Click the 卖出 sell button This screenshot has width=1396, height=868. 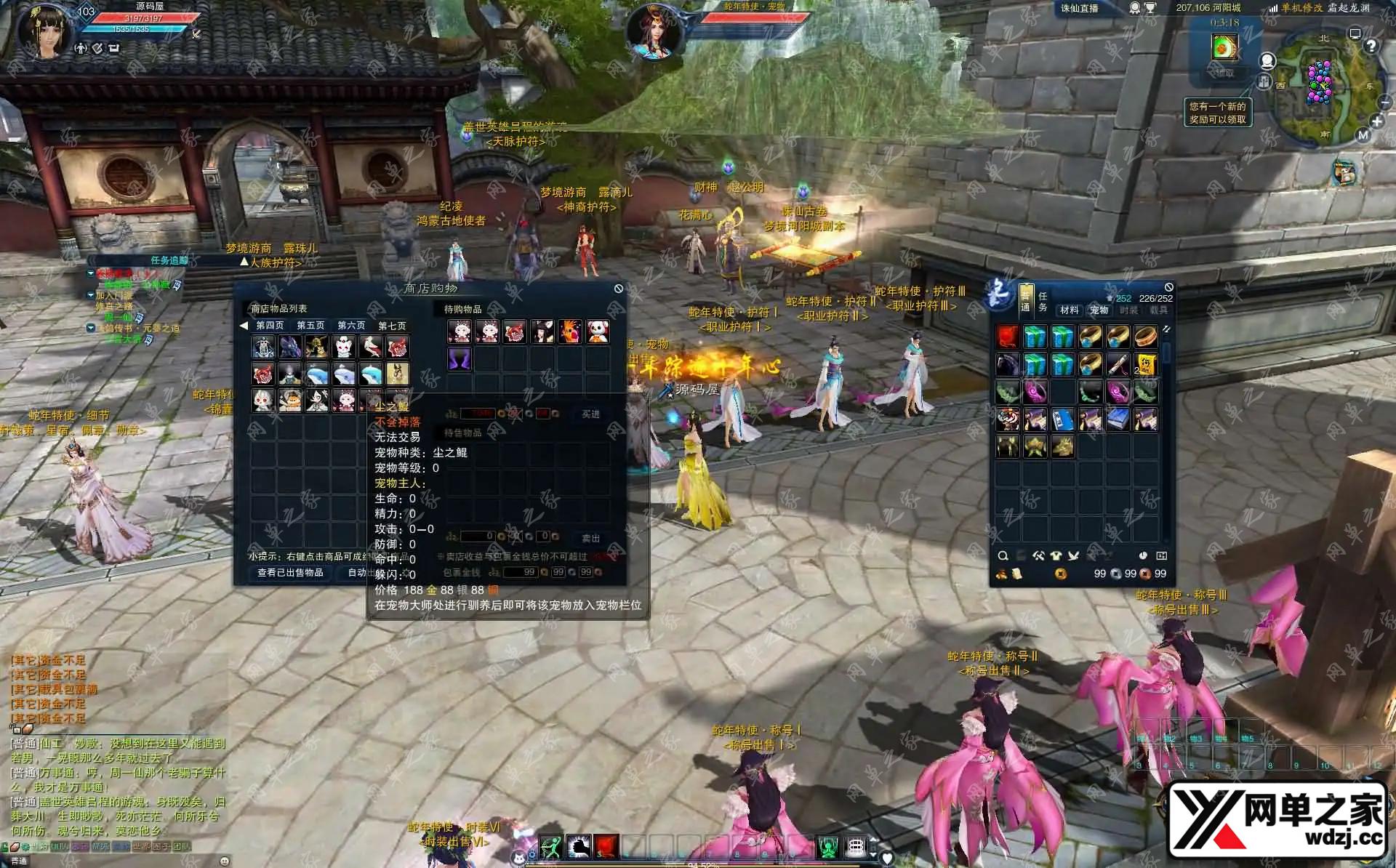point(590,539)
